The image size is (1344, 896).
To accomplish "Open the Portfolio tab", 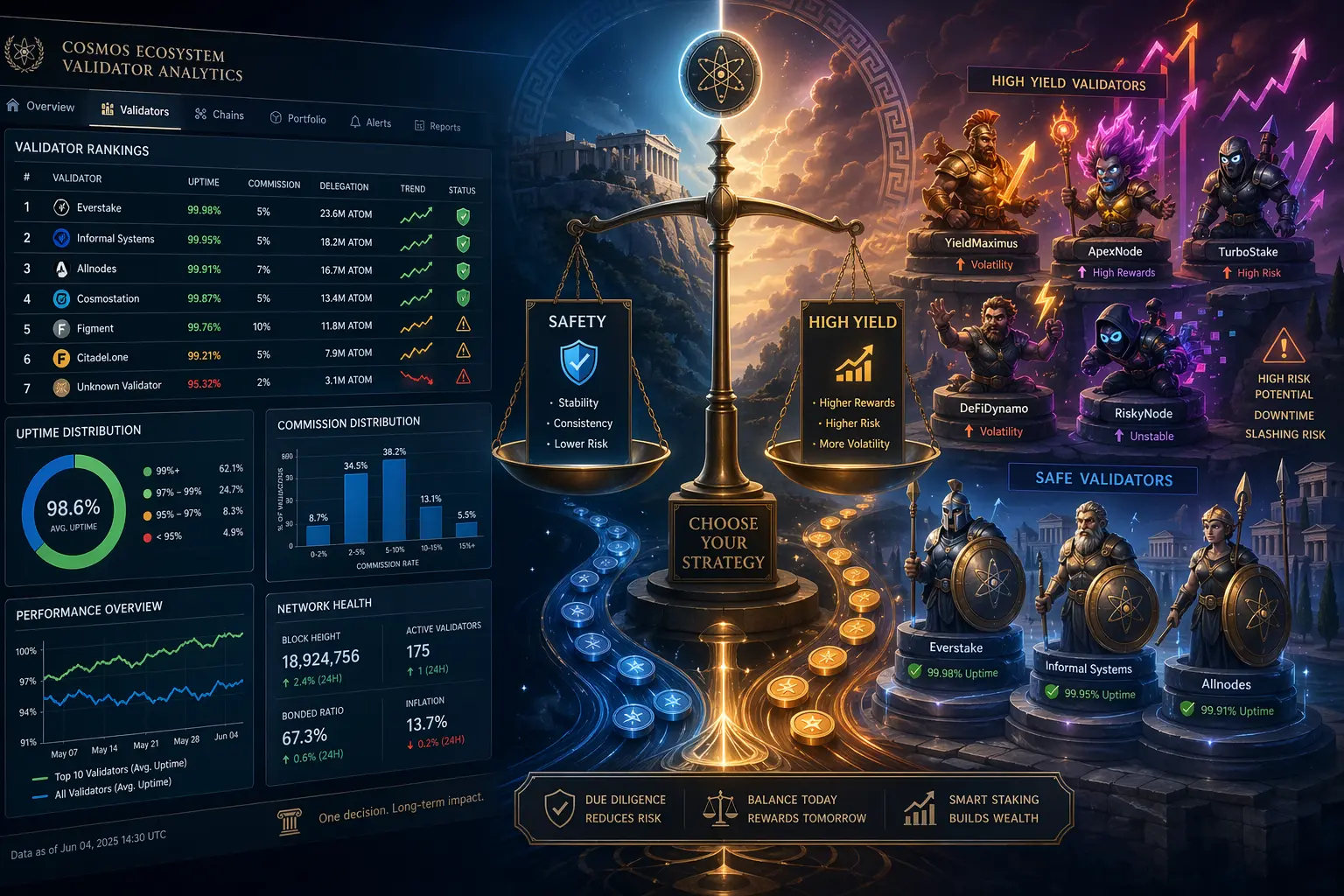I will (298, 119).
